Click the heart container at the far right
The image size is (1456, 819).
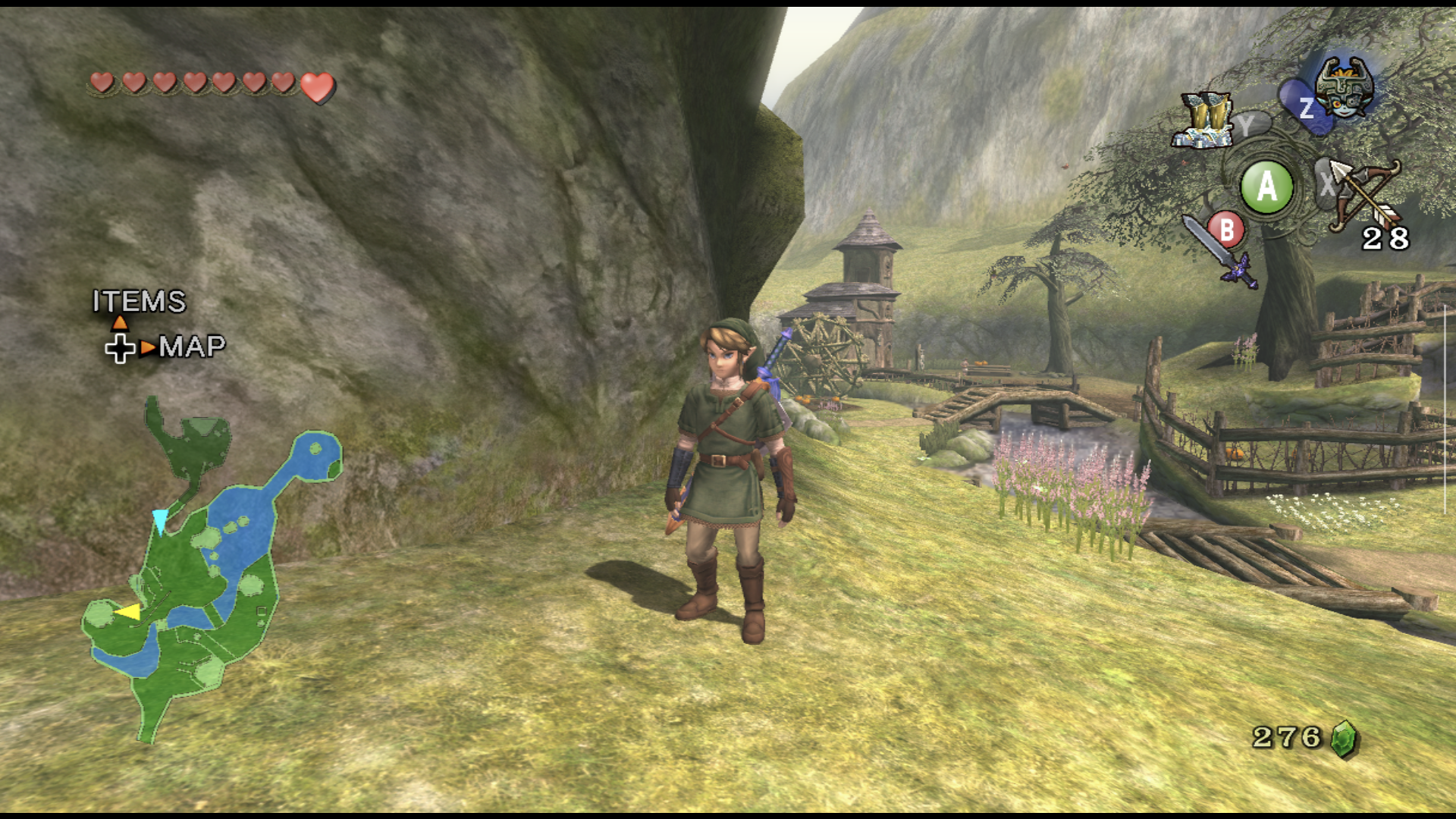pos(316,87)
